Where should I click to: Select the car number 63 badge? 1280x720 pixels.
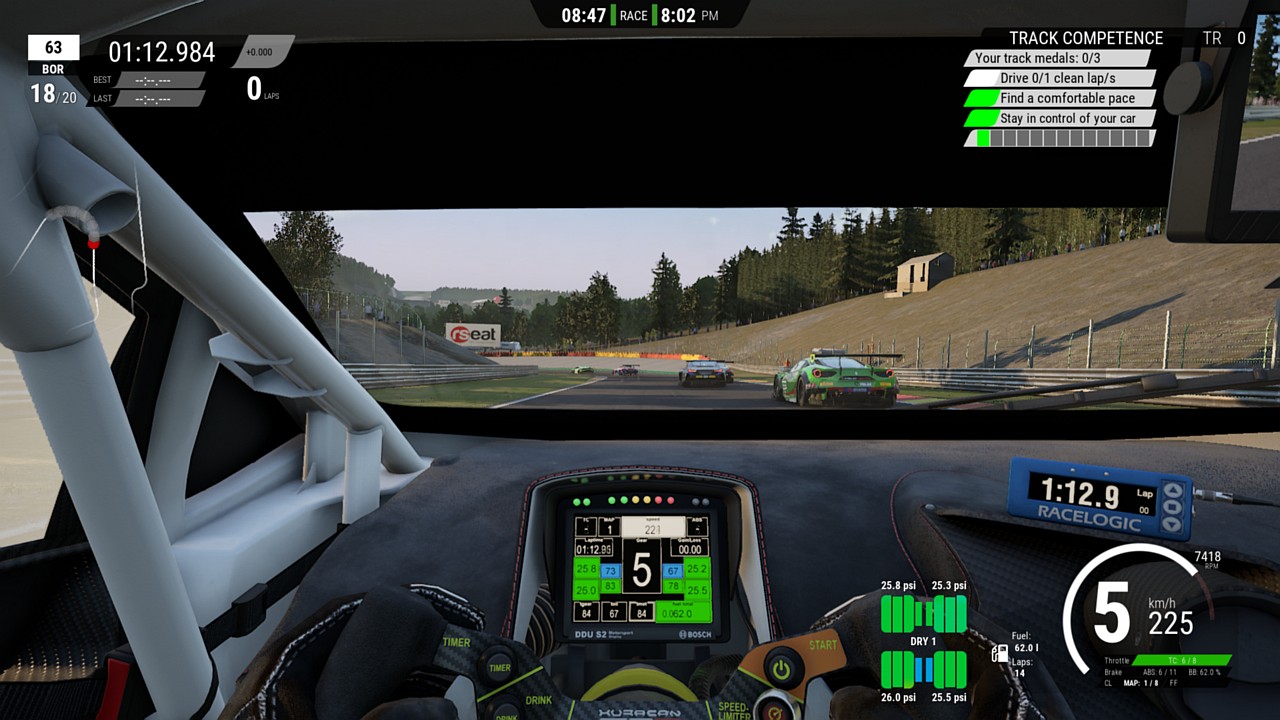[53, 48]
